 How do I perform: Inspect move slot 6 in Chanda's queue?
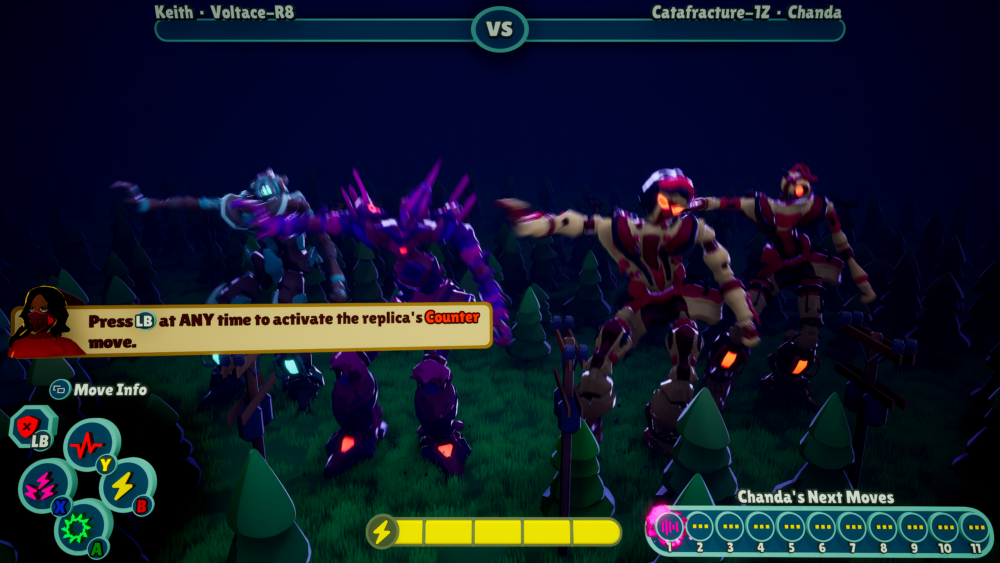[822, 526]
